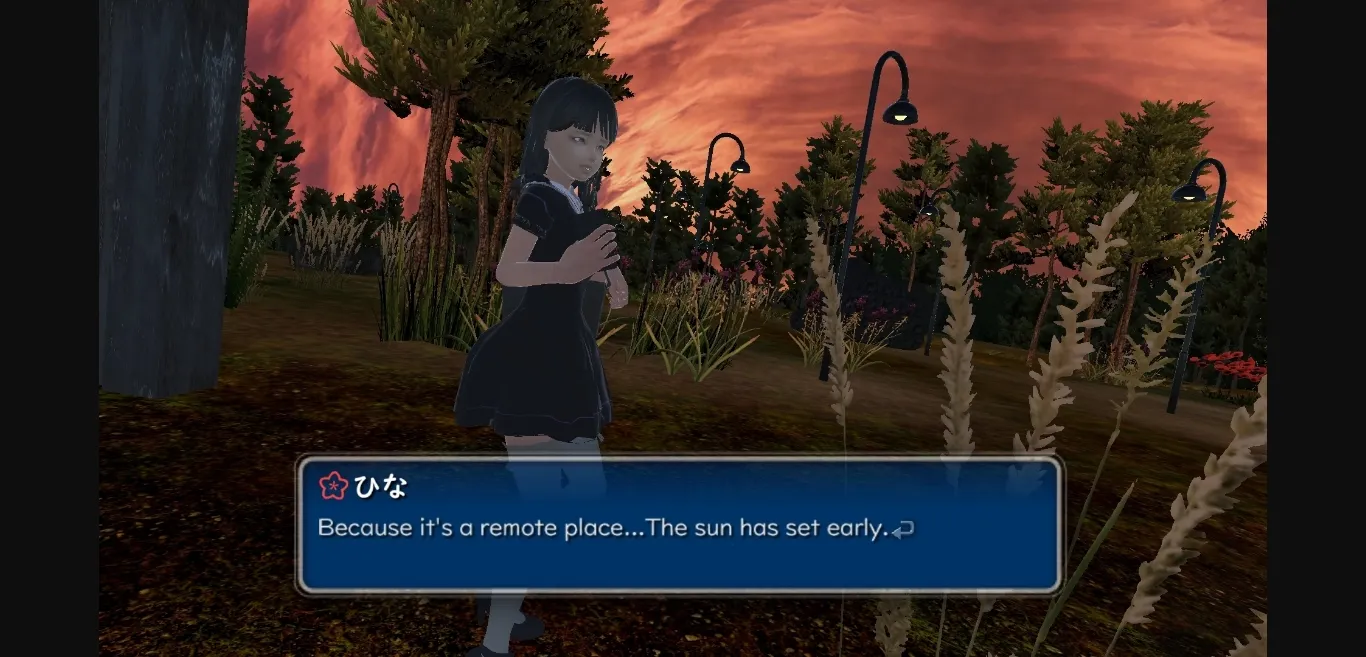This screenshot has height=657, width=1366.
Task: Advance the dialogue box from ひな
Action: tap(902, 529)
